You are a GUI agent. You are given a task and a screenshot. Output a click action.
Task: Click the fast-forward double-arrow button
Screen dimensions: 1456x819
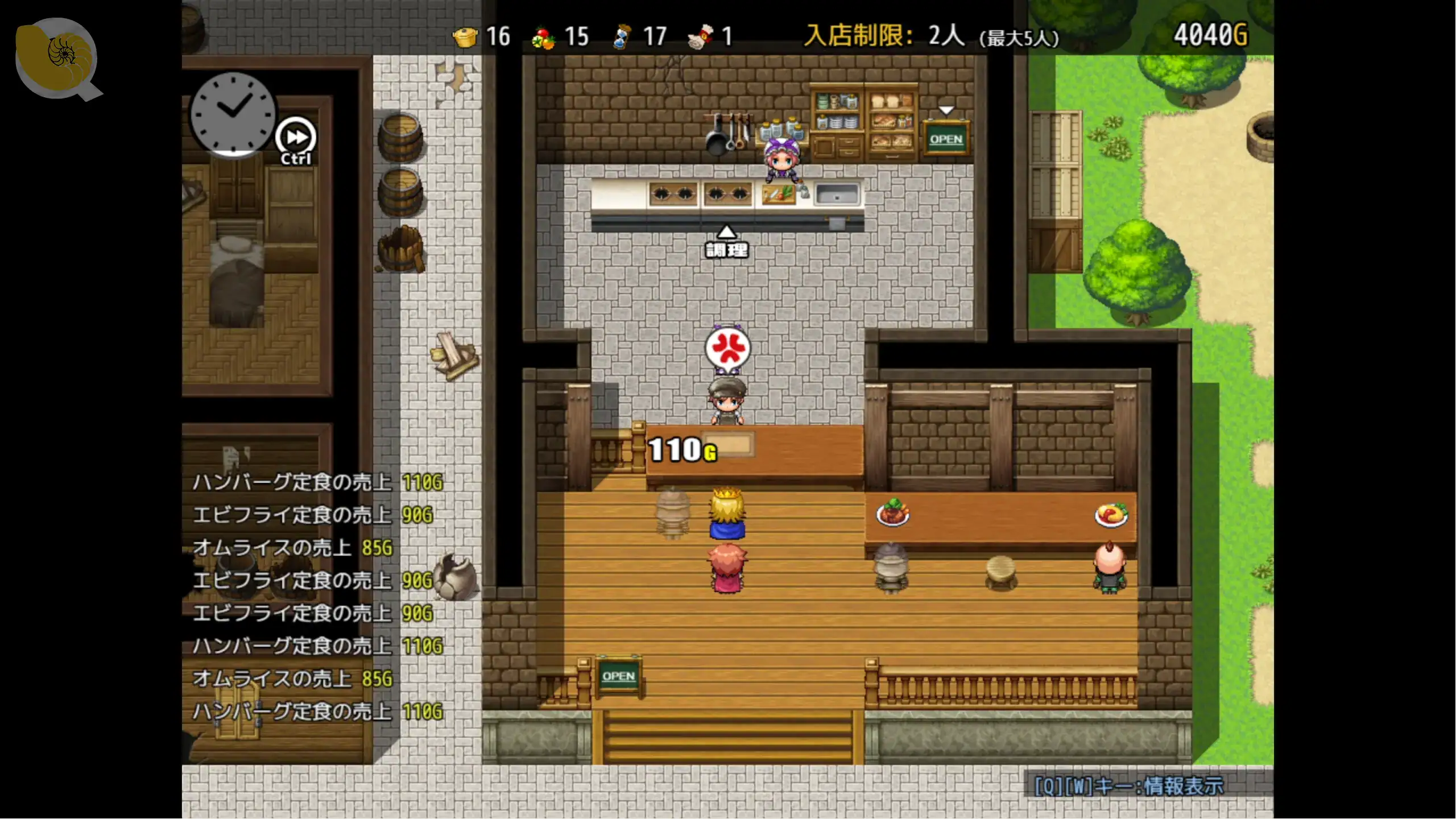[296, 137]
